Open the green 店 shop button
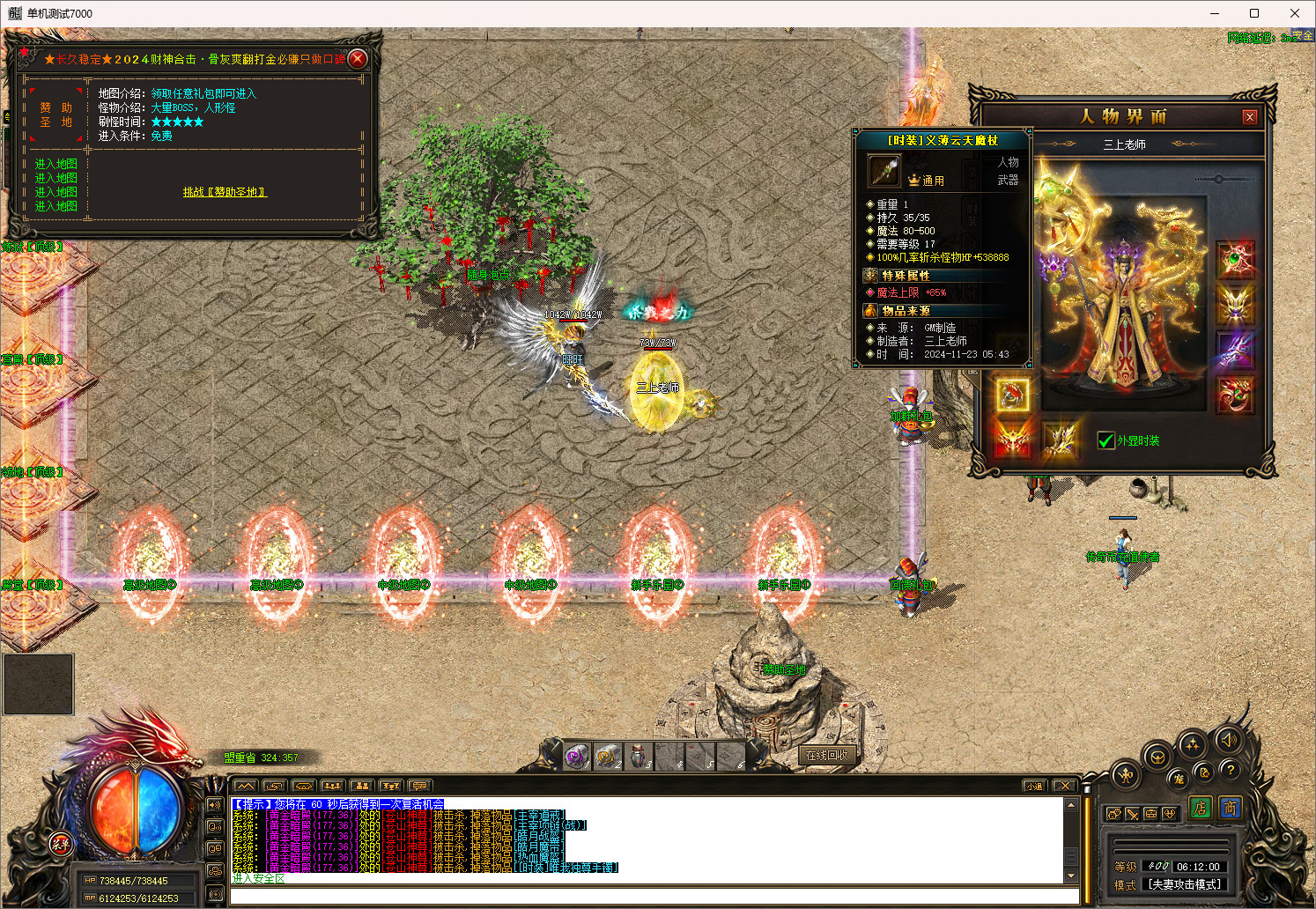1316x909 pixels. point(1200,808)
